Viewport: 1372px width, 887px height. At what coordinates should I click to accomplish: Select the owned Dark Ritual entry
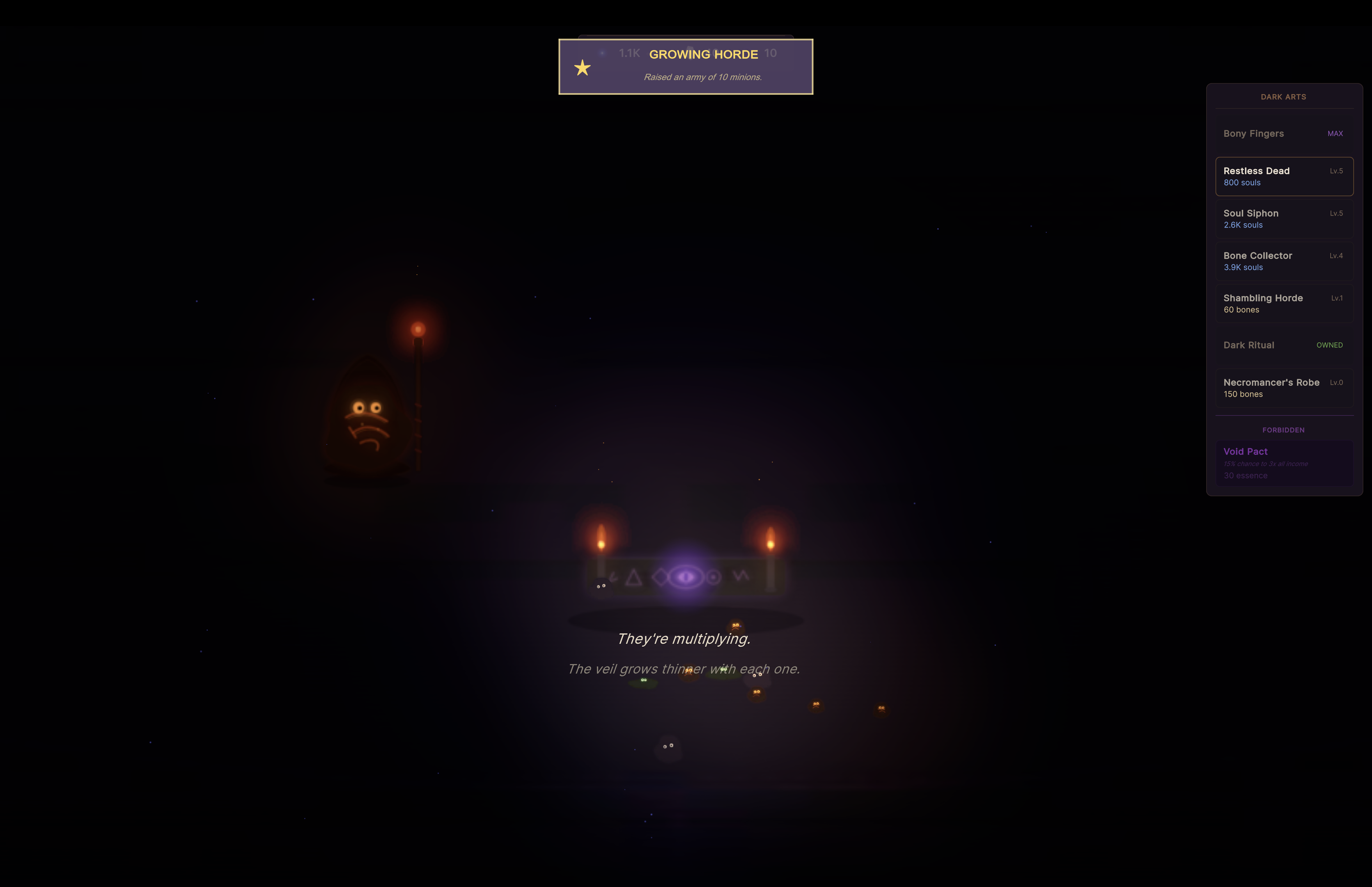(1283, 345)
